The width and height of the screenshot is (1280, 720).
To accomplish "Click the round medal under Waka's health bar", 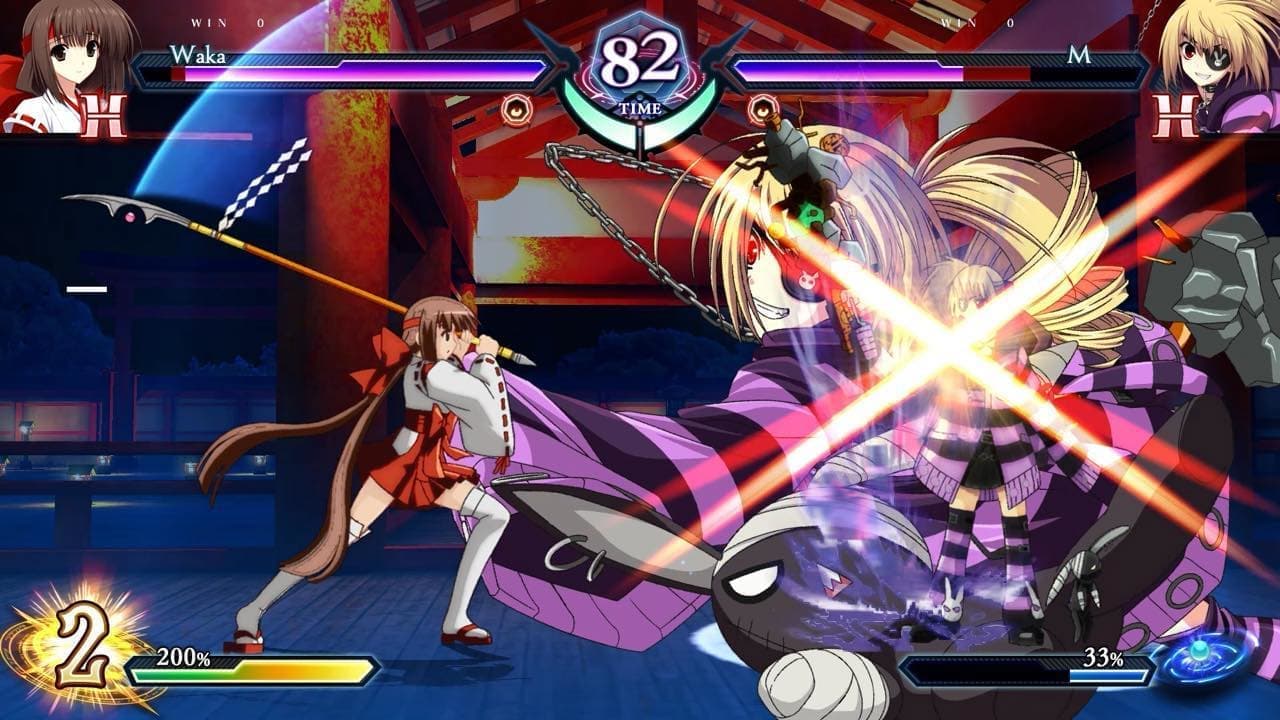I will [517, 107].
